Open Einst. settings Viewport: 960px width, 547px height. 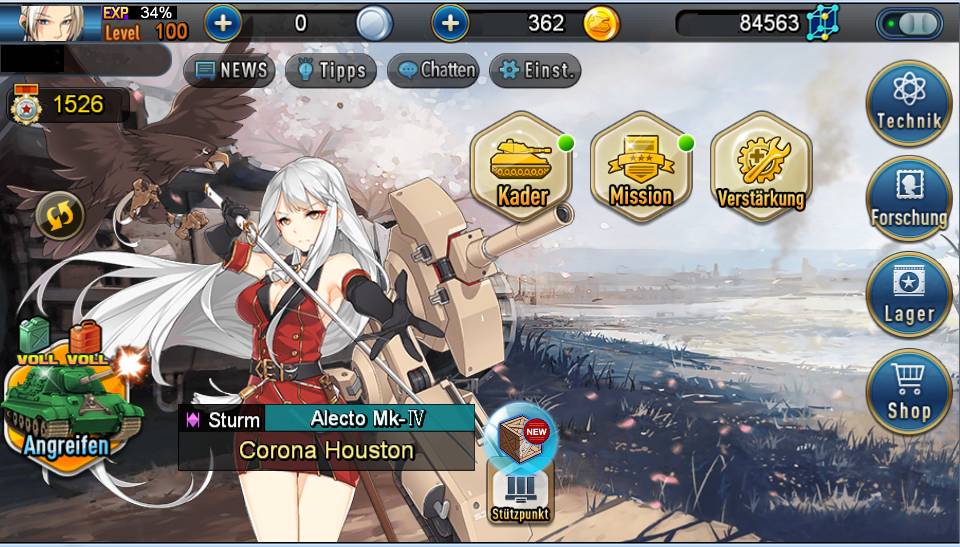pos(535,70)
